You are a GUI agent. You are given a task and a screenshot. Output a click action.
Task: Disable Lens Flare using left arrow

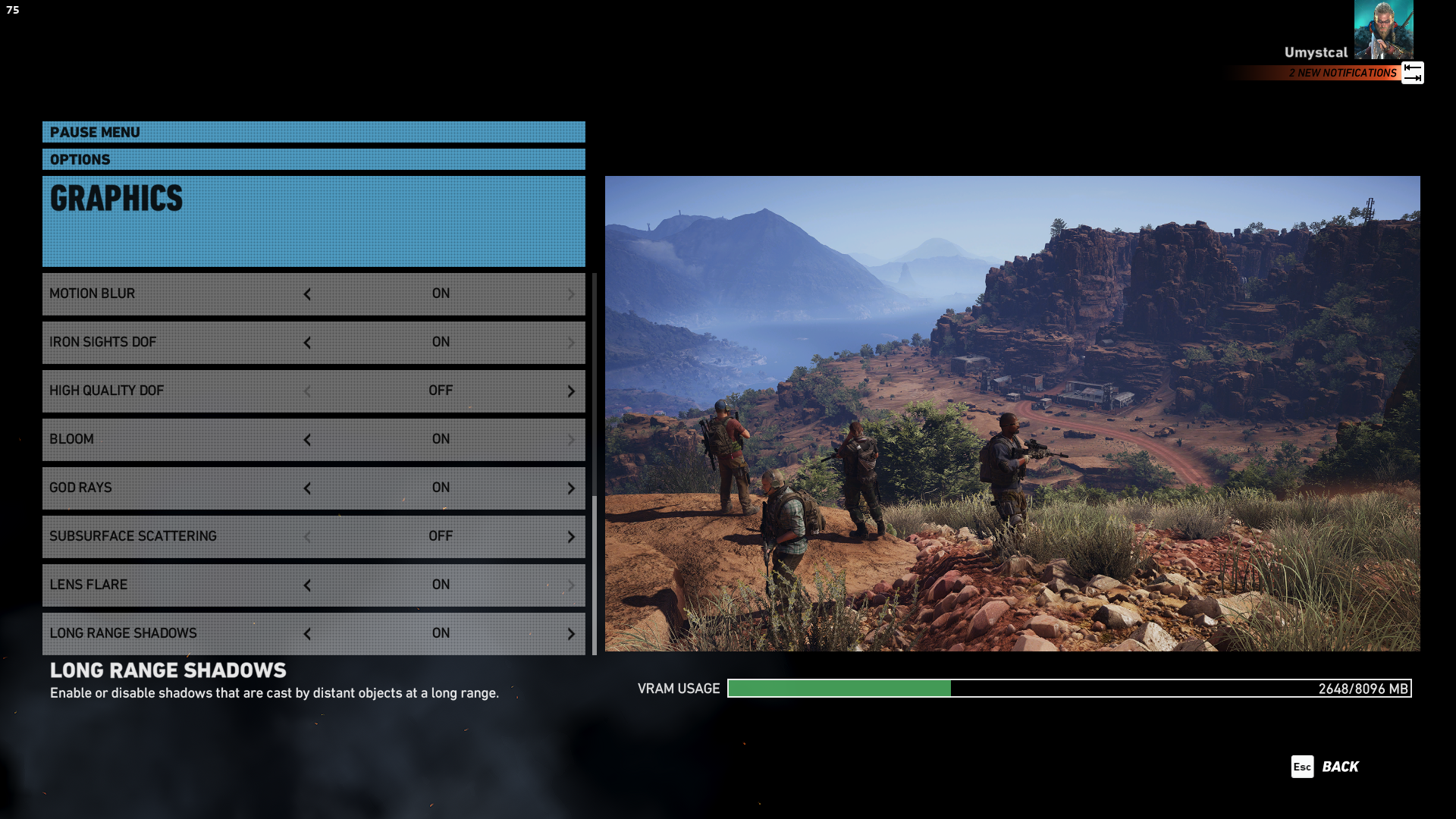coord(307,585)
